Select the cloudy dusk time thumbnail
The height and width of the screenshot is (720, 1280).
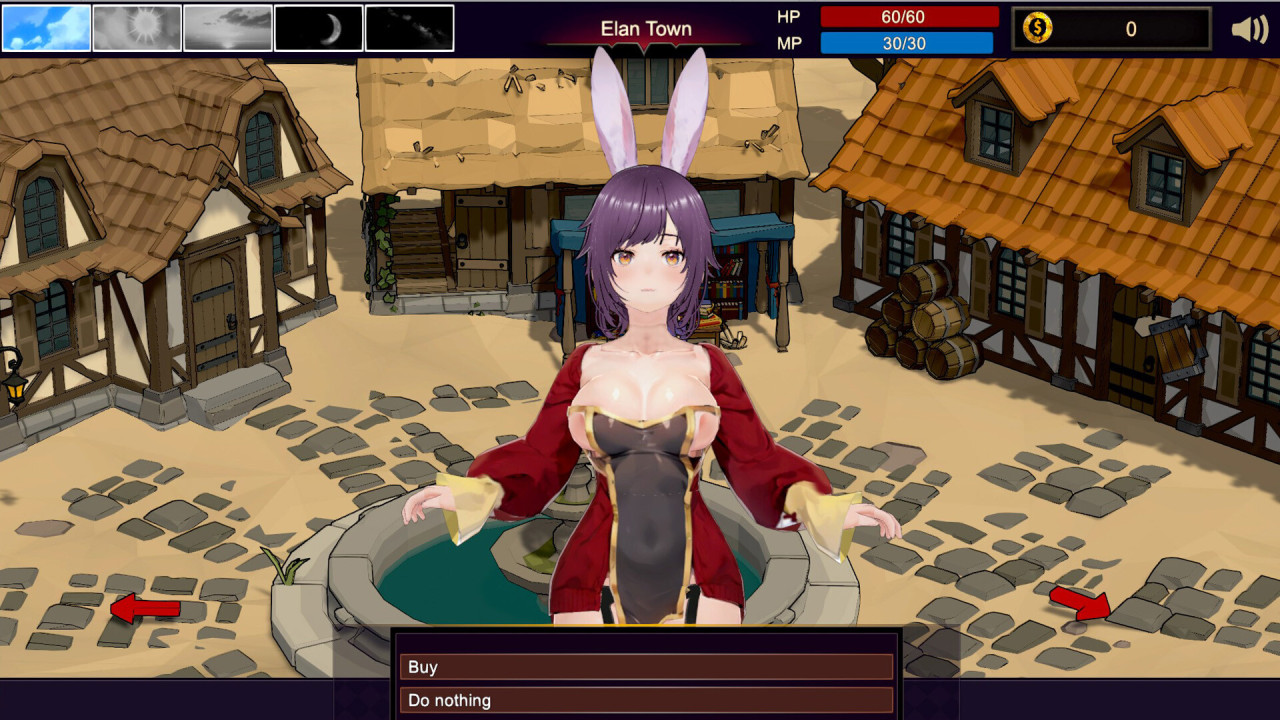click(228, 28)
